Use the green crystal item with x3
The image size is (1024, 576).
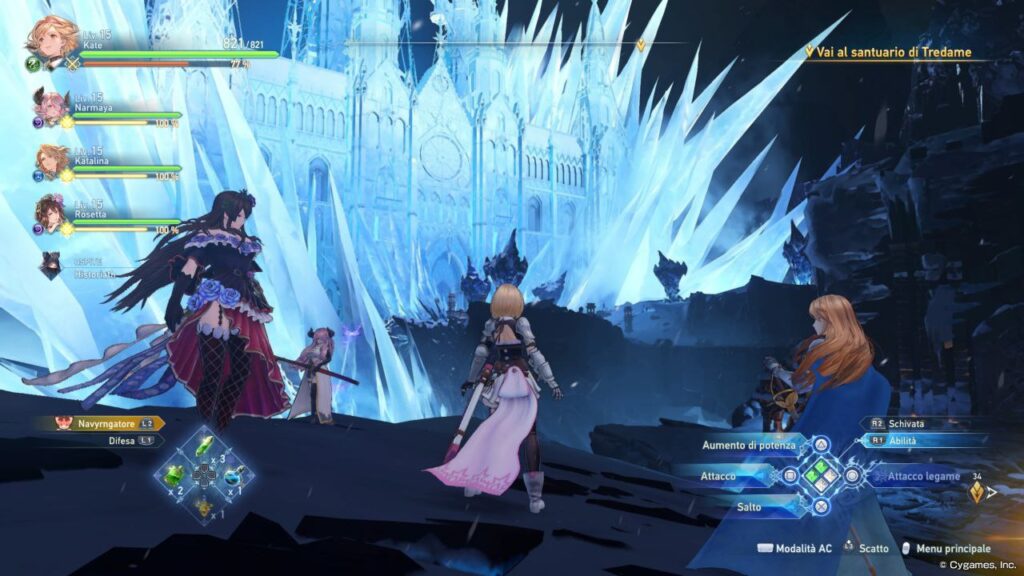(x=205, y=446)
